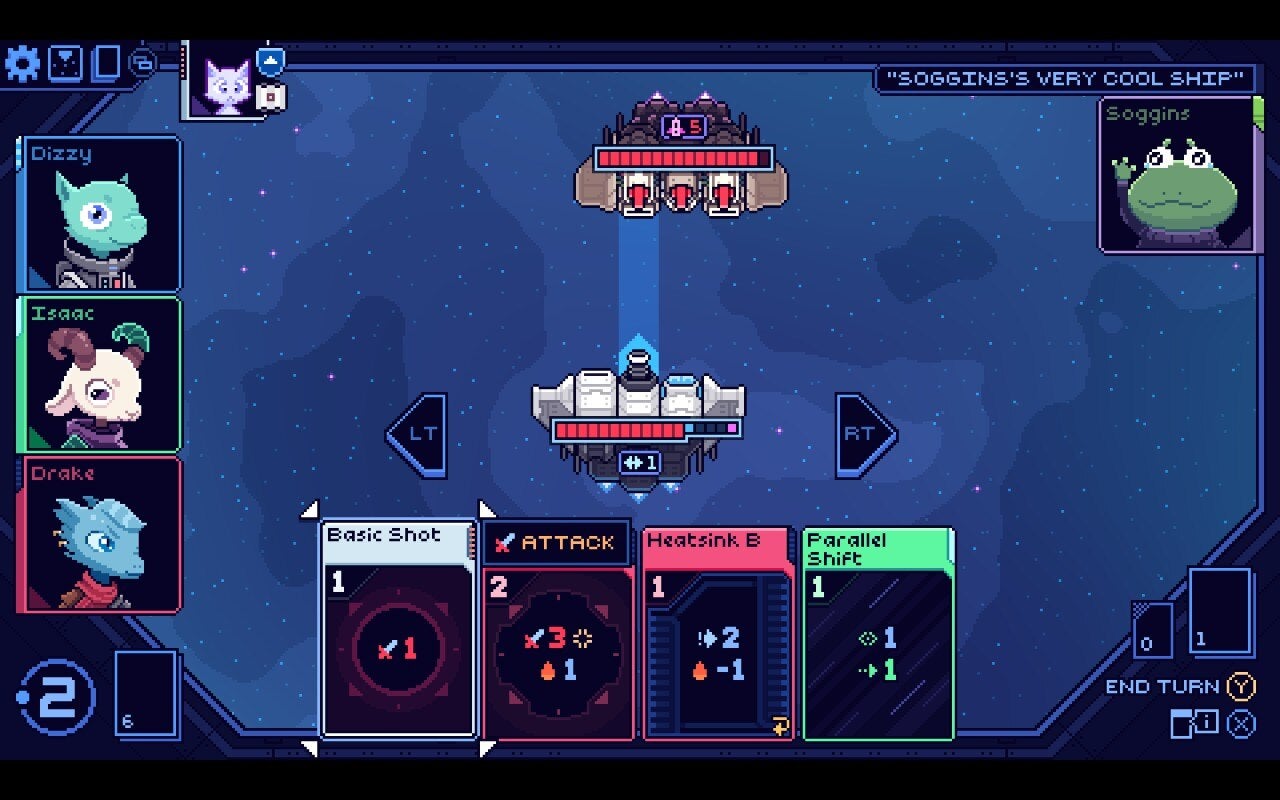View the full deck icon
1280x800 pixels.
click(x=106, y=64)
